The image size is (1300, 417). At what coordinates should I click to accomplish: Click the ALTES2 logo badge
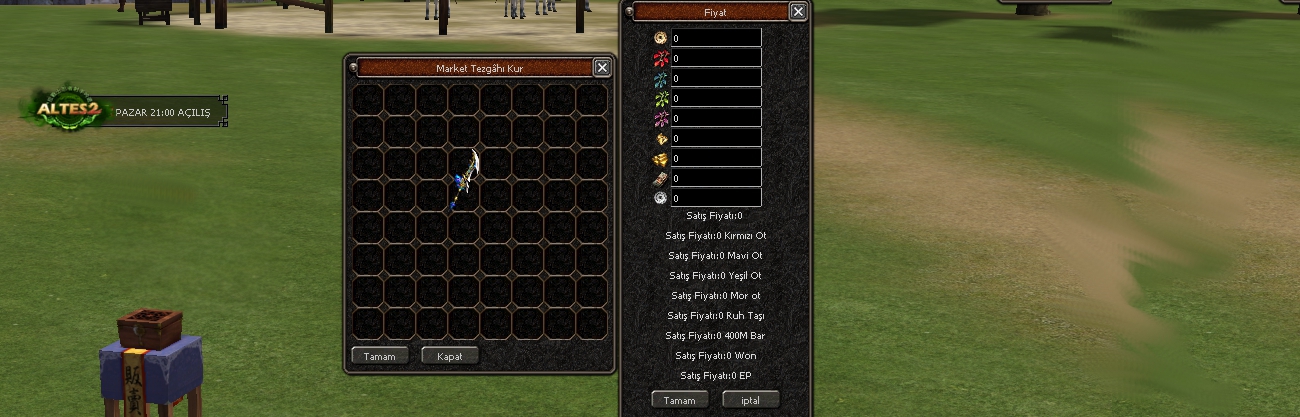67,109
